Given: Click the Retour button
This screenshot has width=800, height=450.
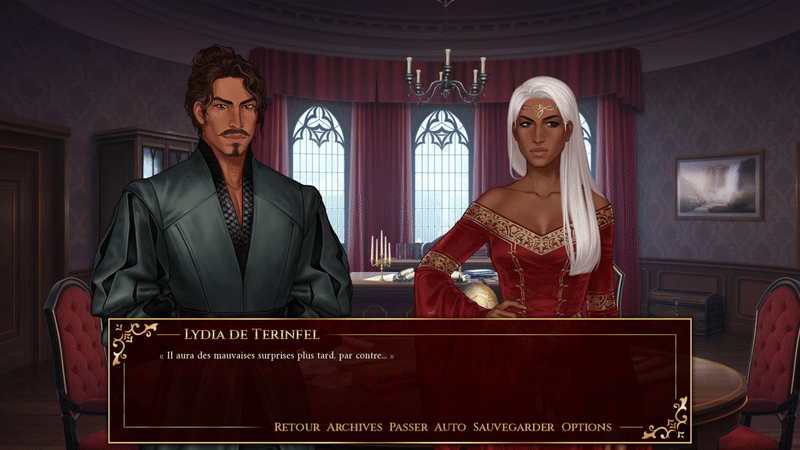Looking at the screenshot, I should pyautogui.click(x=297, y=427).
